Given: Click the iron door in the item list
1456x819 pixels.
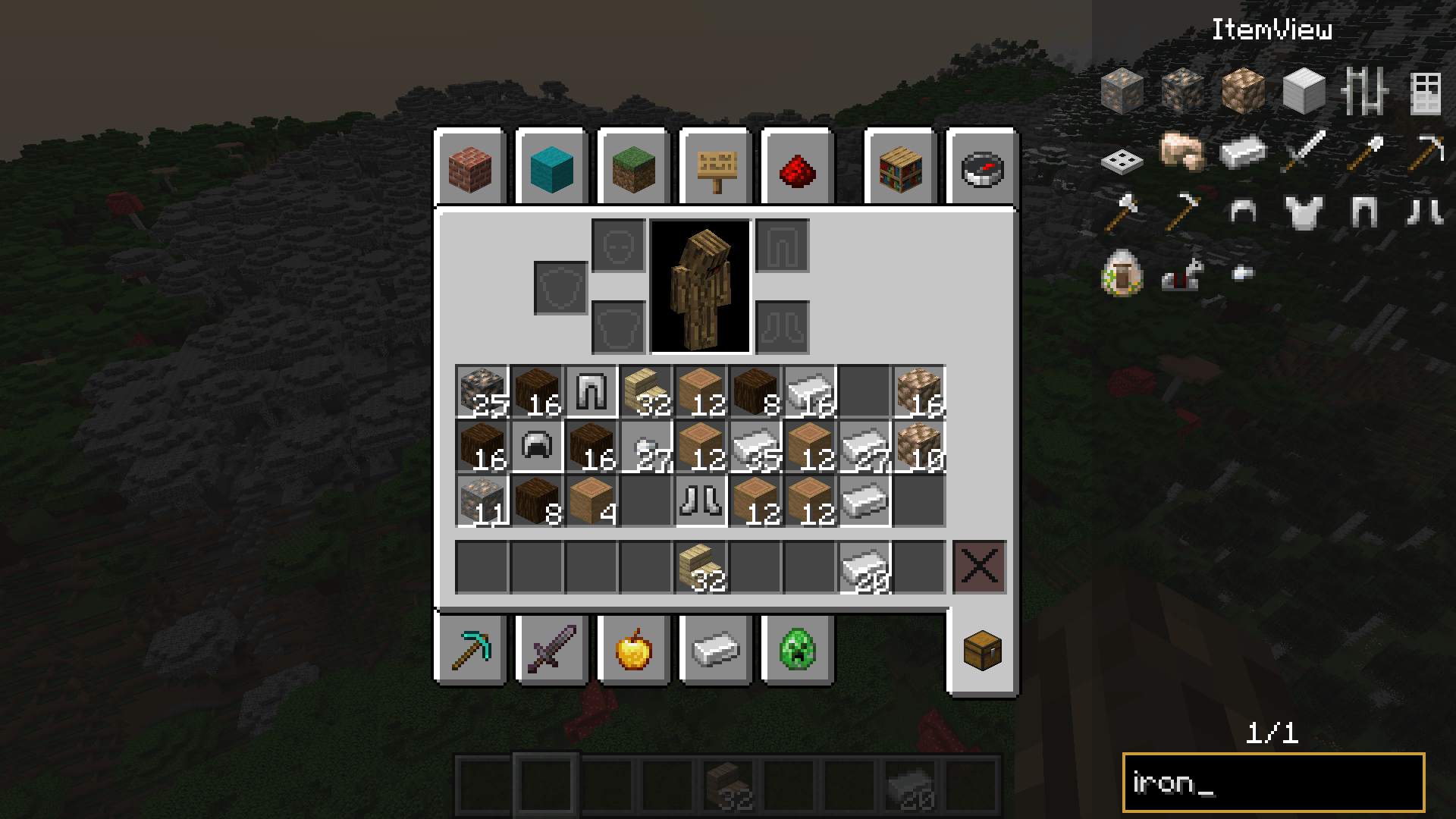Looking at the screenshot, I should (1424, 91).
